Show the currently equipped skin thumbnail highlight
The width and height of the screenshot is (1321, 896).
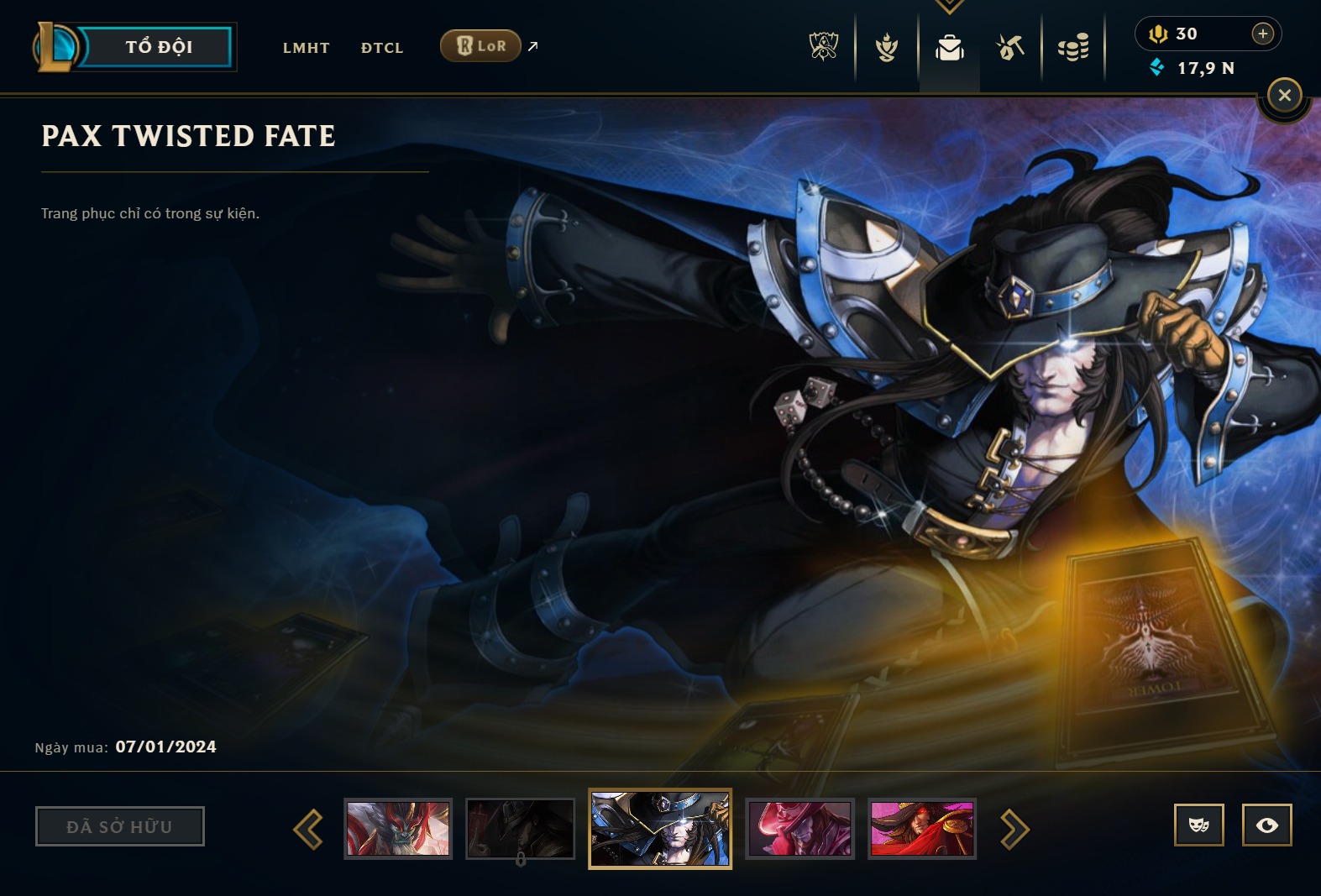tap(660, 829)
